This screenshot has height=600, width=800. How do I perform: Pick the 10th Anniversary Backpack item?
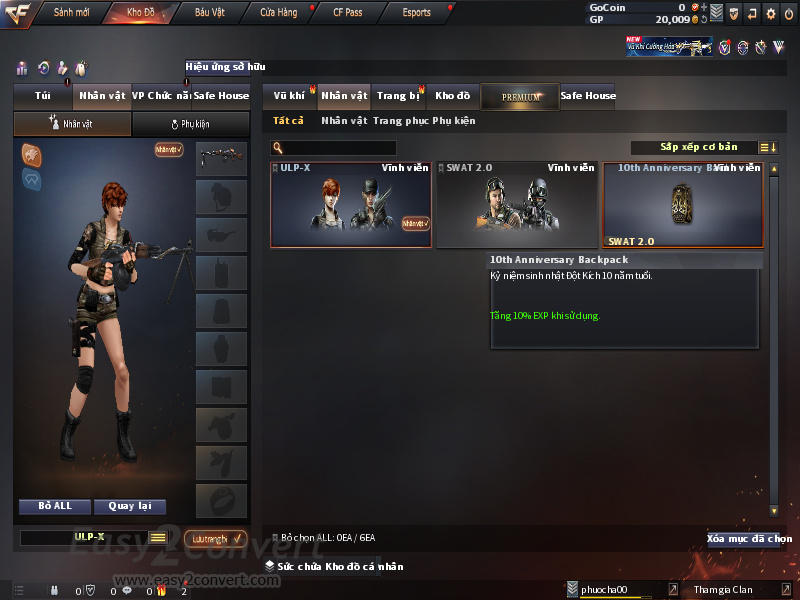point(682,205)
